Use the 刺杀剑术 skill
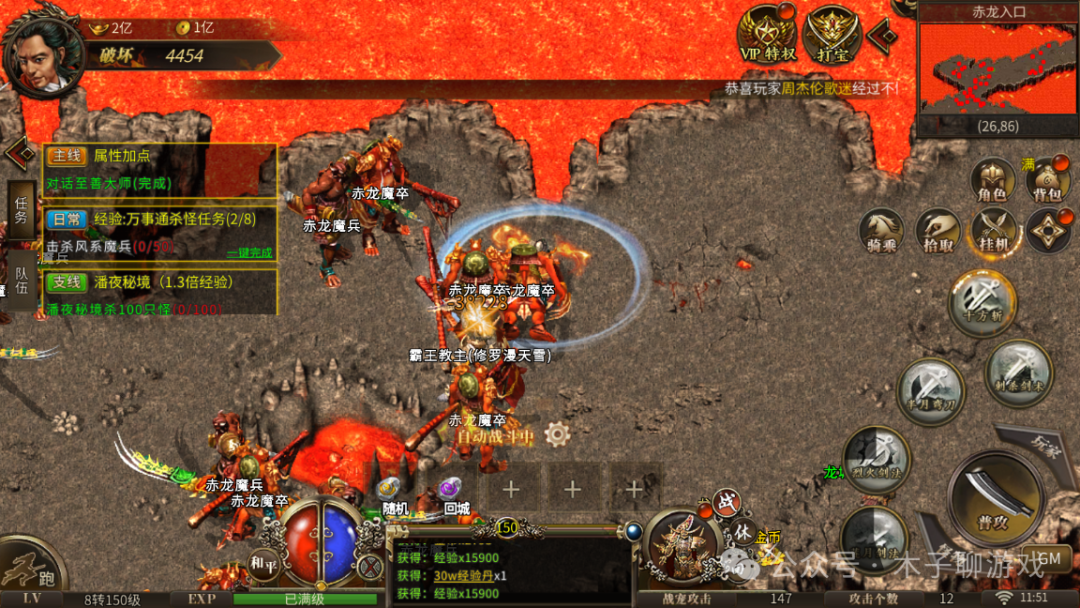The height and width of the screenshot is (608, 1080). coord(1018,372)
